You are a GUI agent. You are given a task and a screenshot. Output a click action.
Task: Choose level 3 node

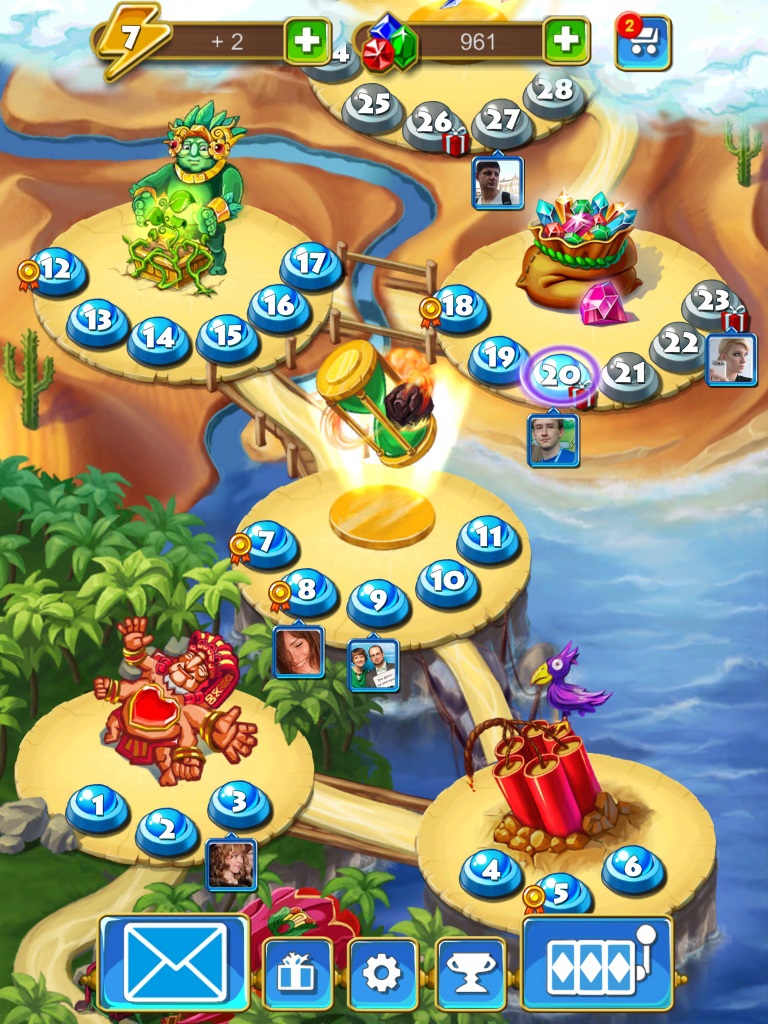click(x=239, y=803)
